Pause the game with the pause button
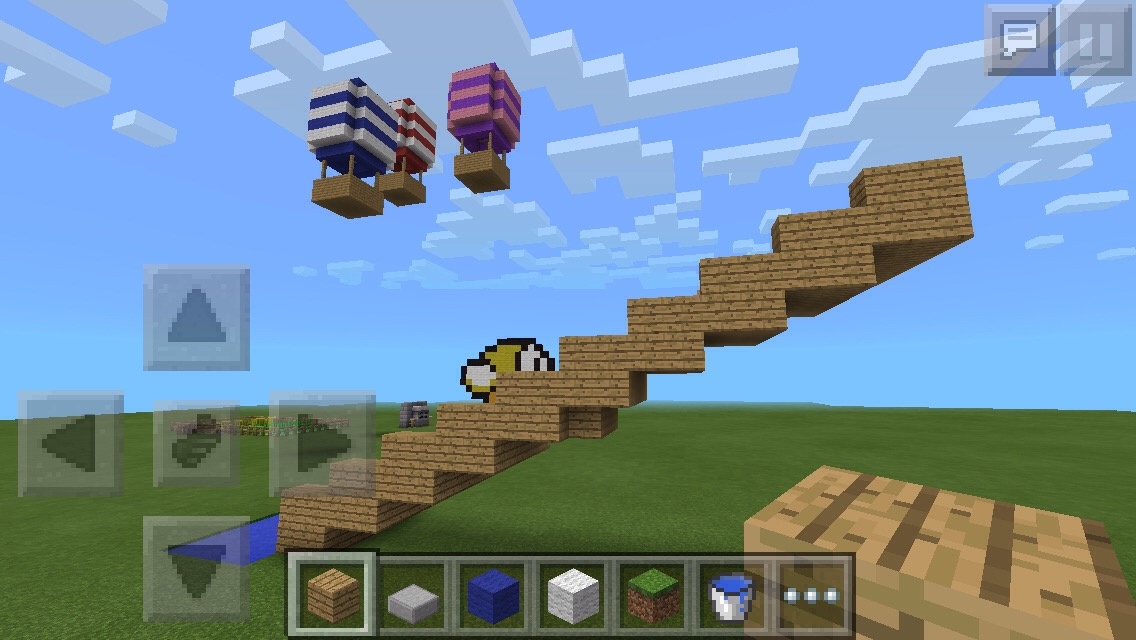1136x640 pixels. click(x=1094, y=41)
